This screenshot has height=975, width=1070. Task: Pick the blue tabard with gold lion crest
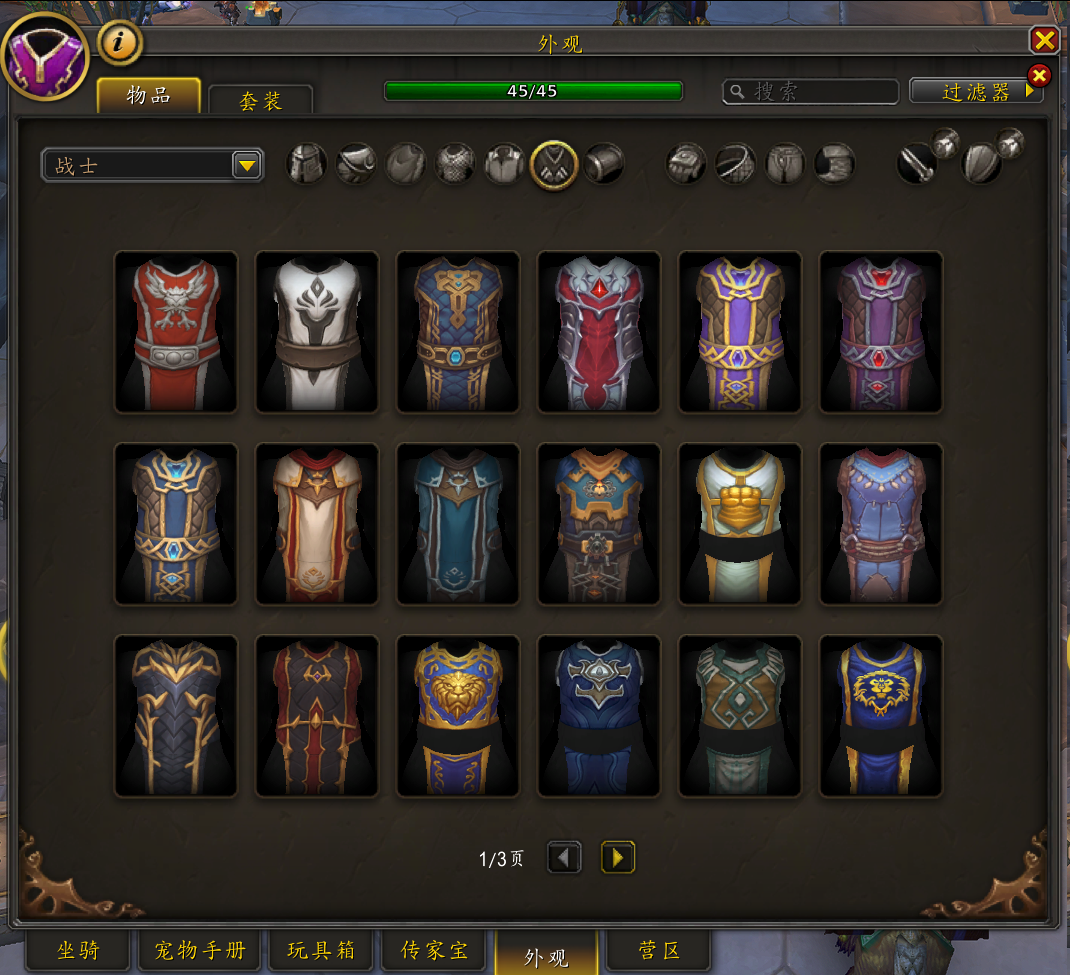tap(881, 715)
